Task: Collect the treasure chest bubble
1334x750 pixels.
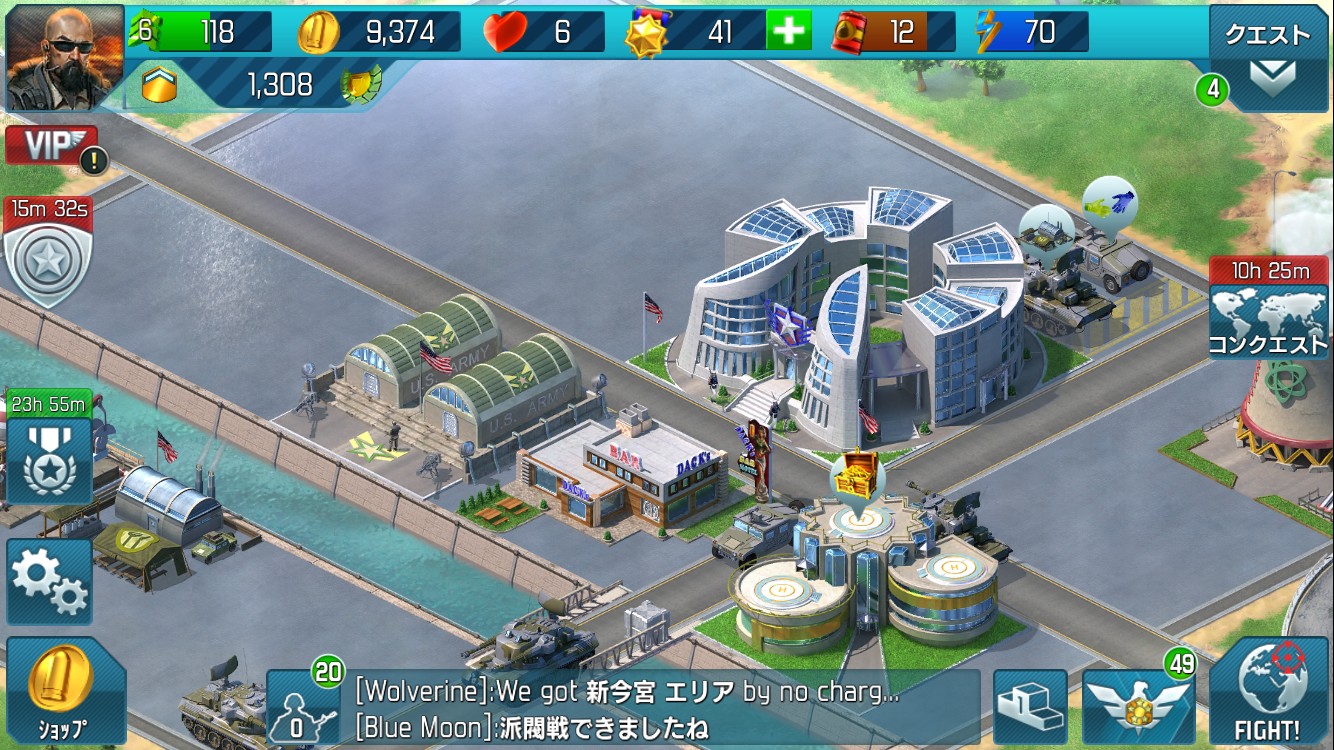Action: click(855, 476)
